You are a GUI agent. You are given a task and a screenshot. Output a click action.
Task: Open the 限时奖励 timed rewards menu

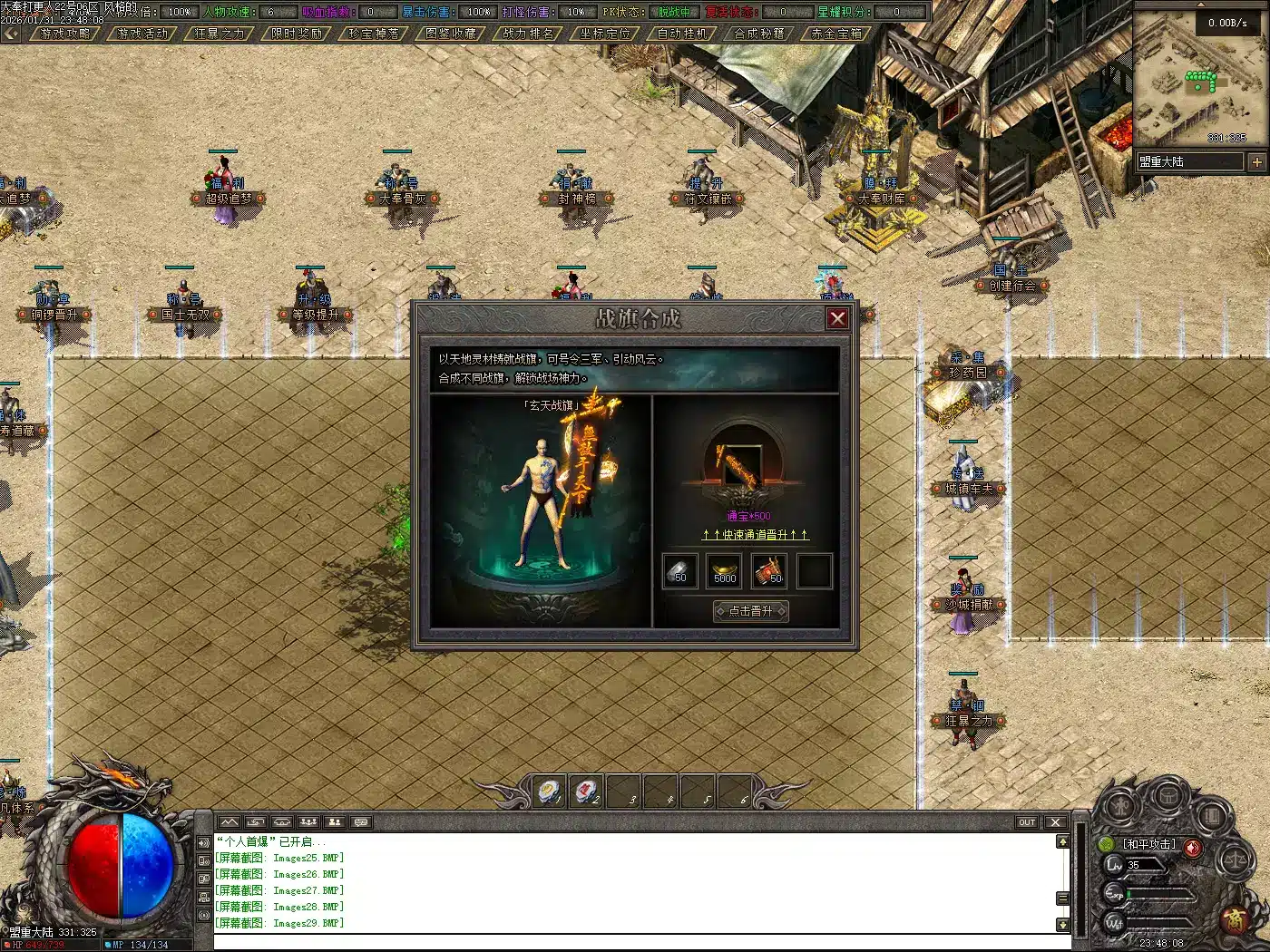[x=298, y=34]
